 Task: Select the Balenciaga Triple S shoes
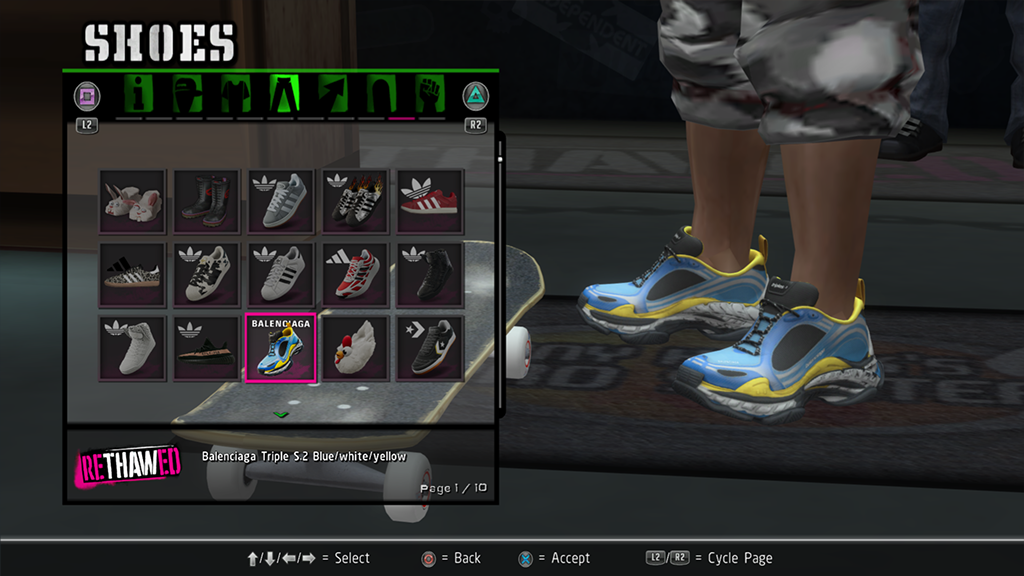click(x=280, y=348)
